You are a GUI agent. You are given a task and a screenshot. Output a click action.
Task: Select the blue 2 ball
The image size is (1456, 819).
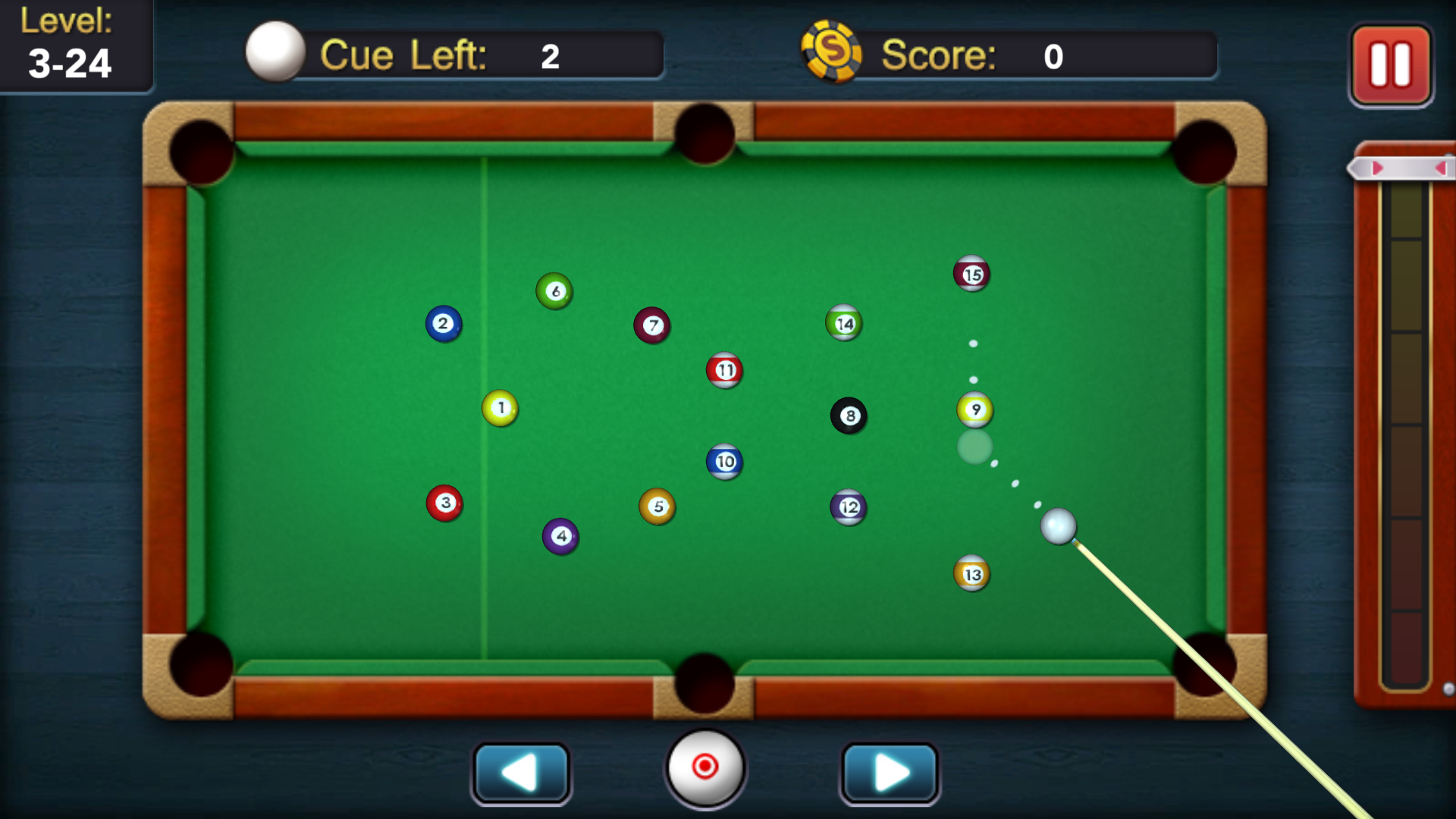pyautogui.click(x=443, y=324)
